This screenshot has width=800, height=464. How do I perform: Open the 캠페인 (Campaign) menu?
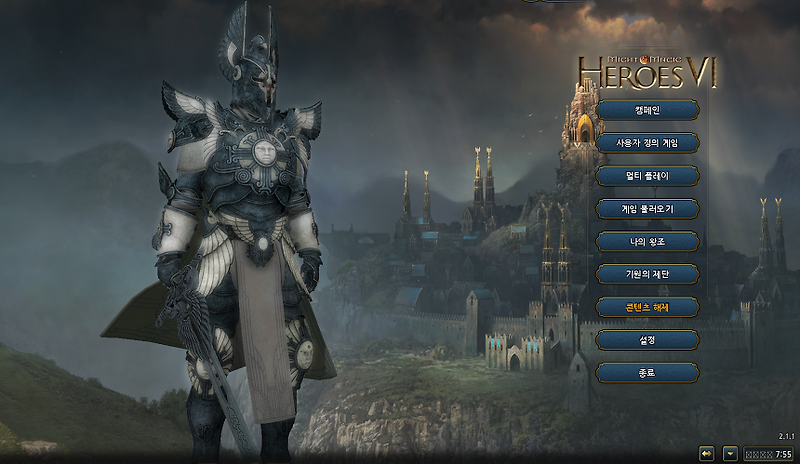[647, 110]
